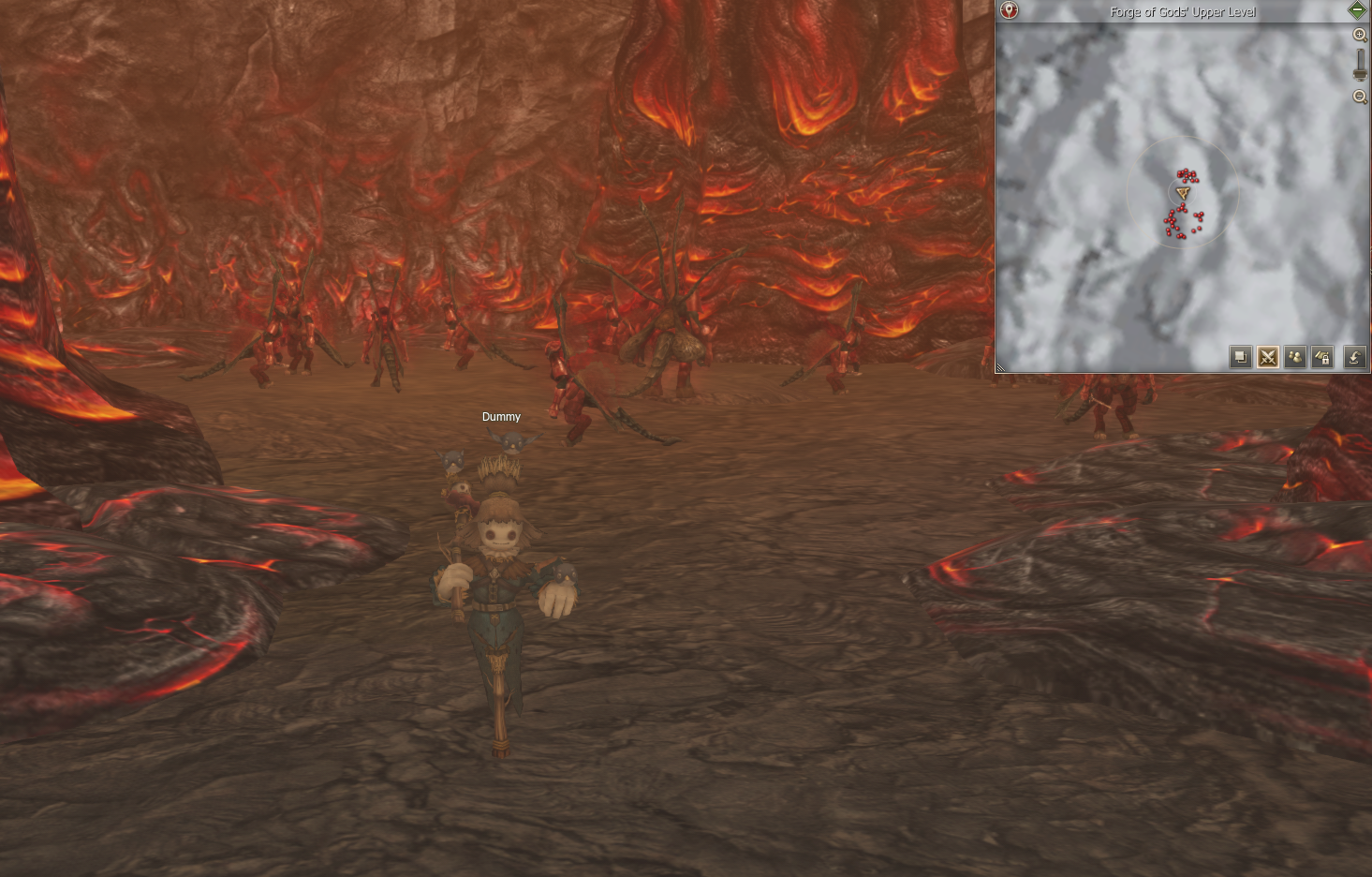Minimize the map with the green diamond button

[x=1357, y=10]
